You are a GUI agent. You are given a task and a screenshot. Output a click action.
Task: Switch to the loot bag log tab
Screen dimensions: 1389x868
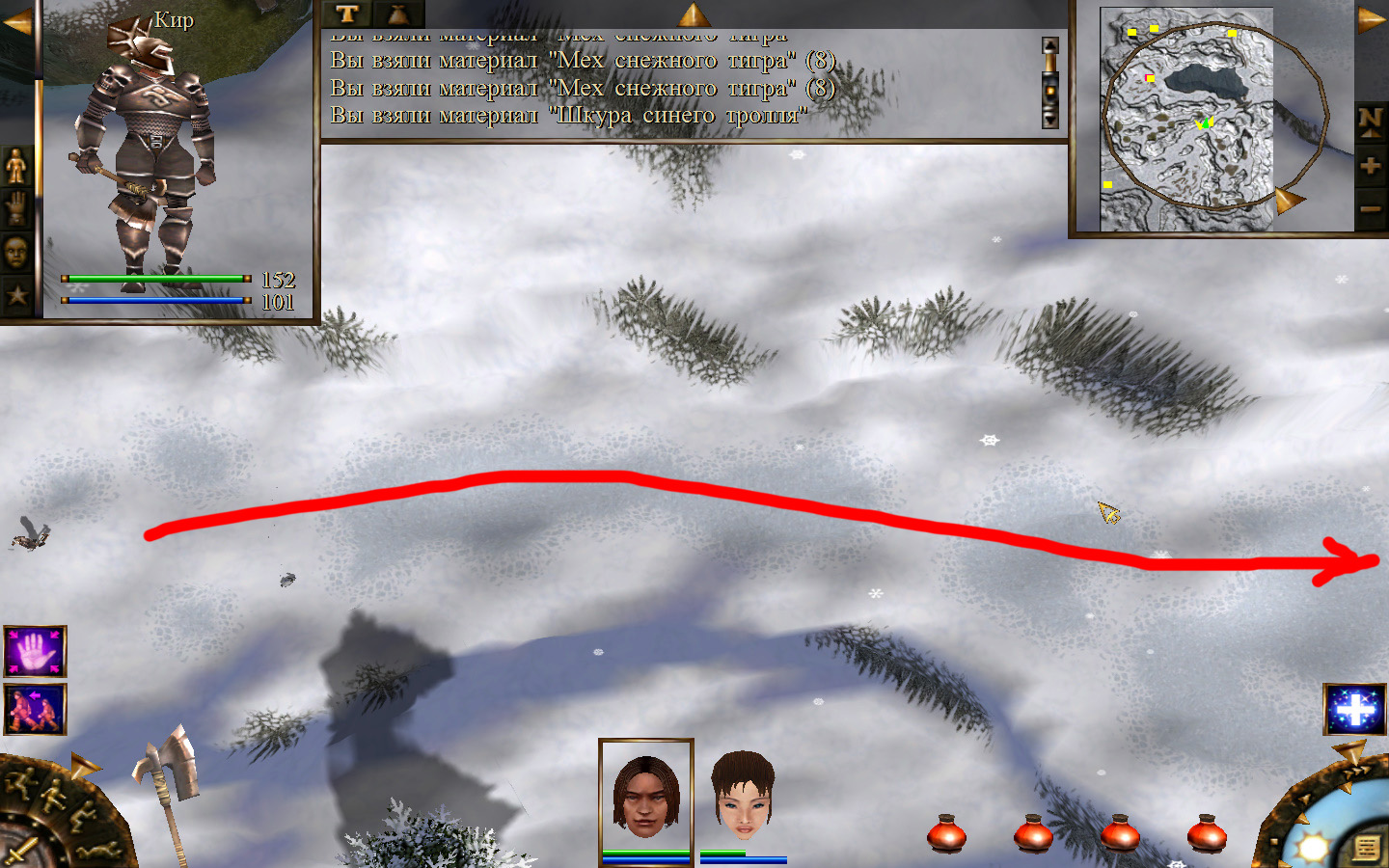(x=397, y=14)
